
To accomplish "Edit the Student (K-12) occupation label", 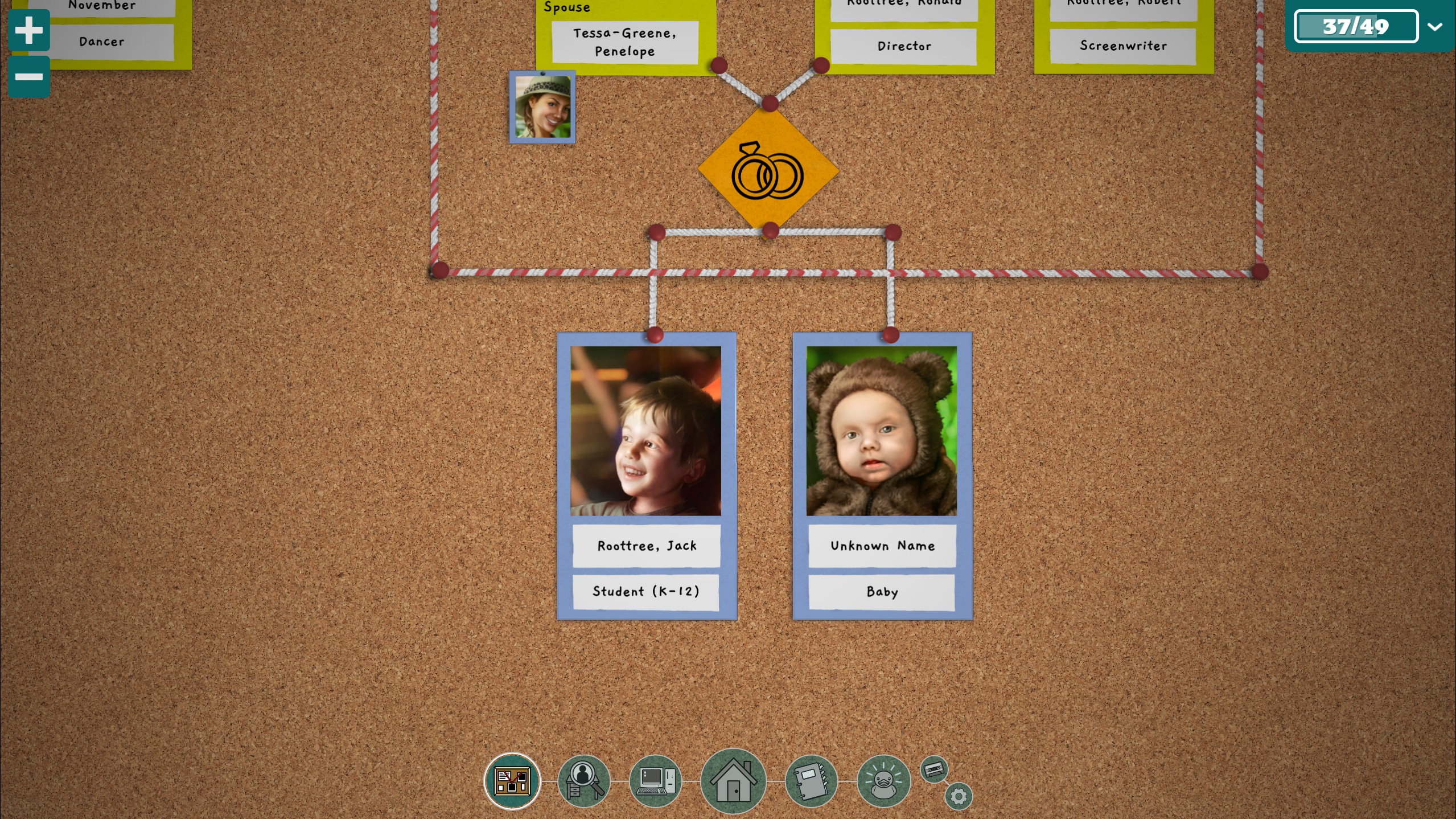I will point(646,591).
